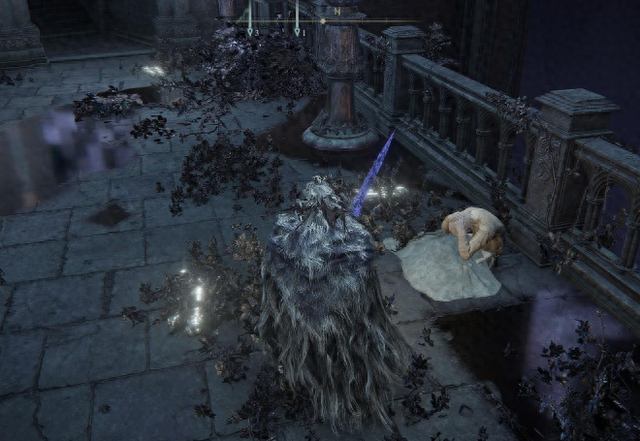Select compass beacon marker number 3

(x=250, y=30)
